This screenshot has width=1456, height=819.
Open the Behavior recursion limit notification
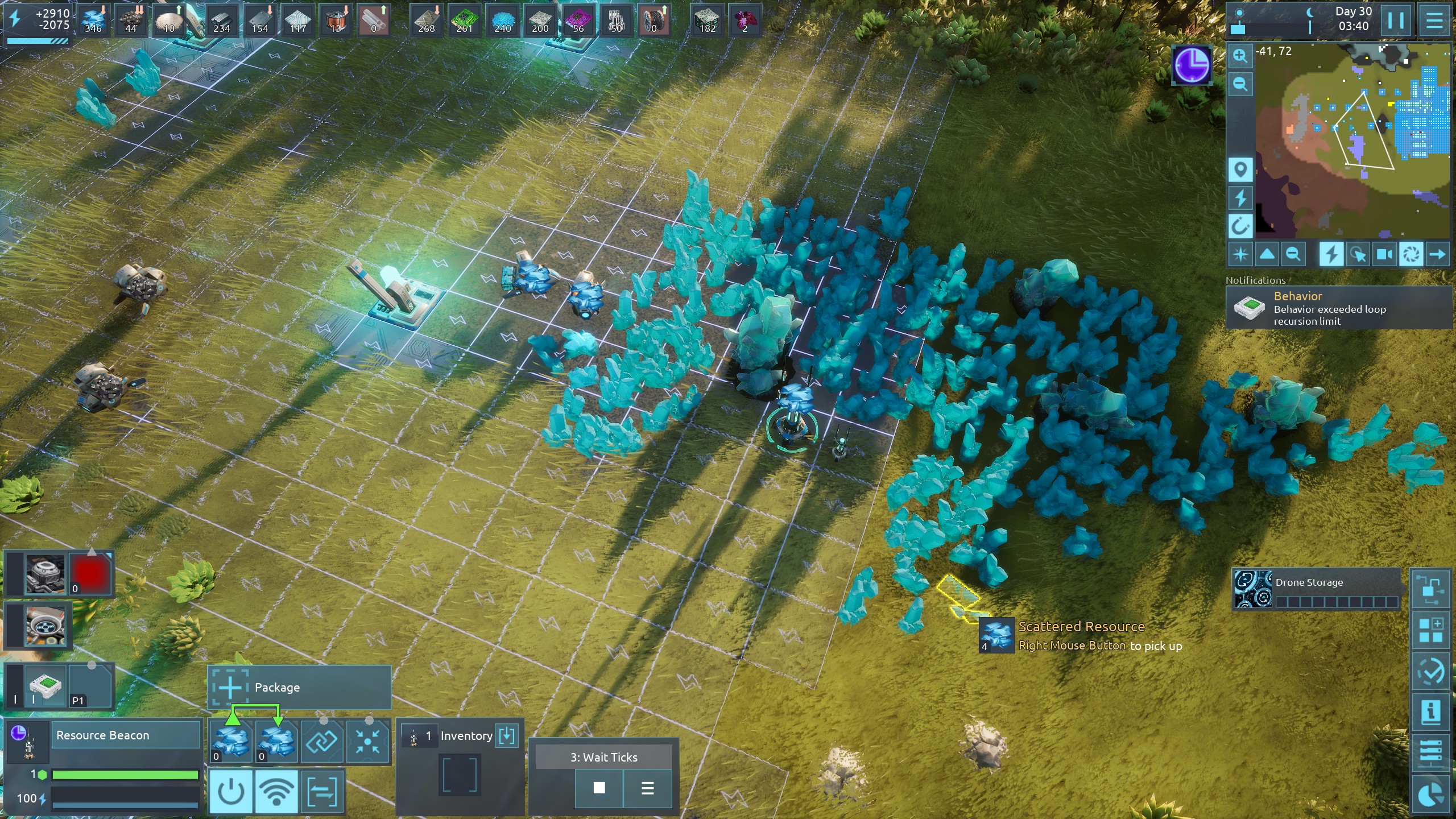tap(1338, 308)
